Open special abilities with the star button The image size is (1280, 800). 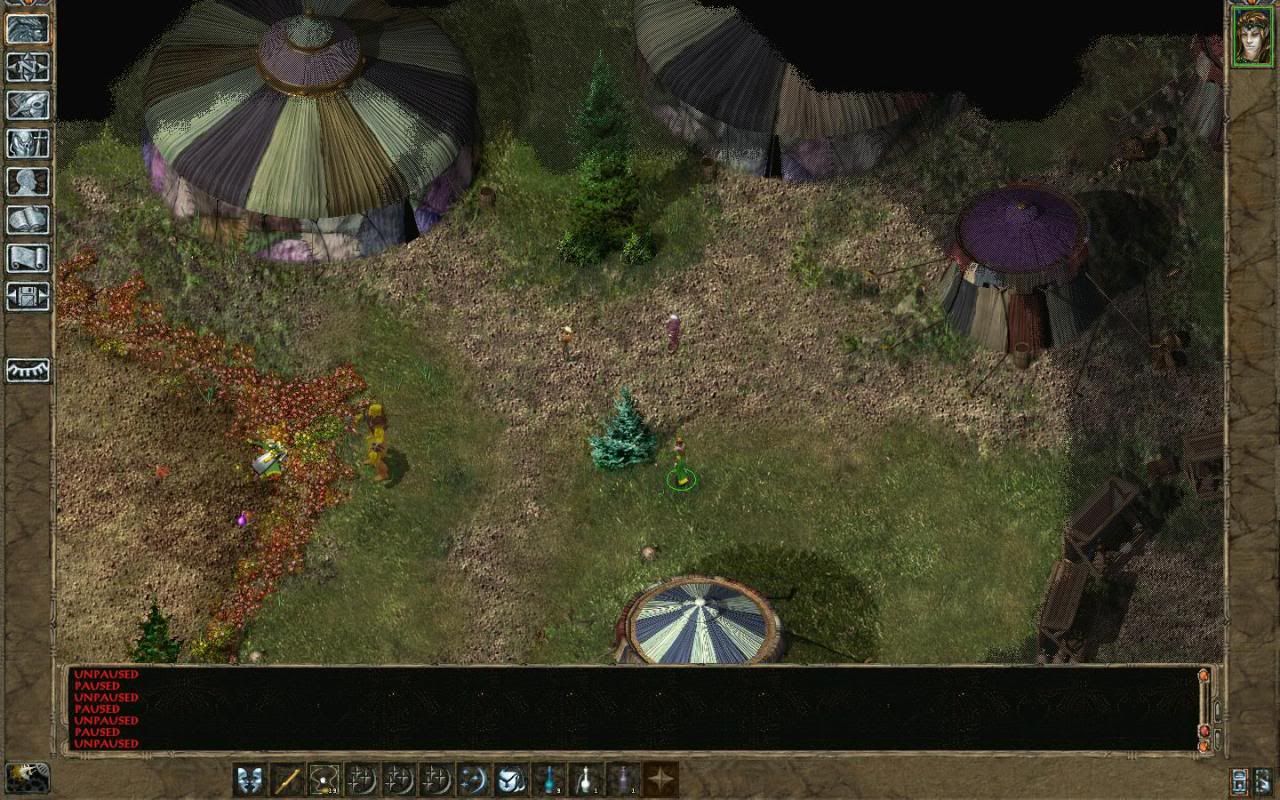[x=660, y=779]
